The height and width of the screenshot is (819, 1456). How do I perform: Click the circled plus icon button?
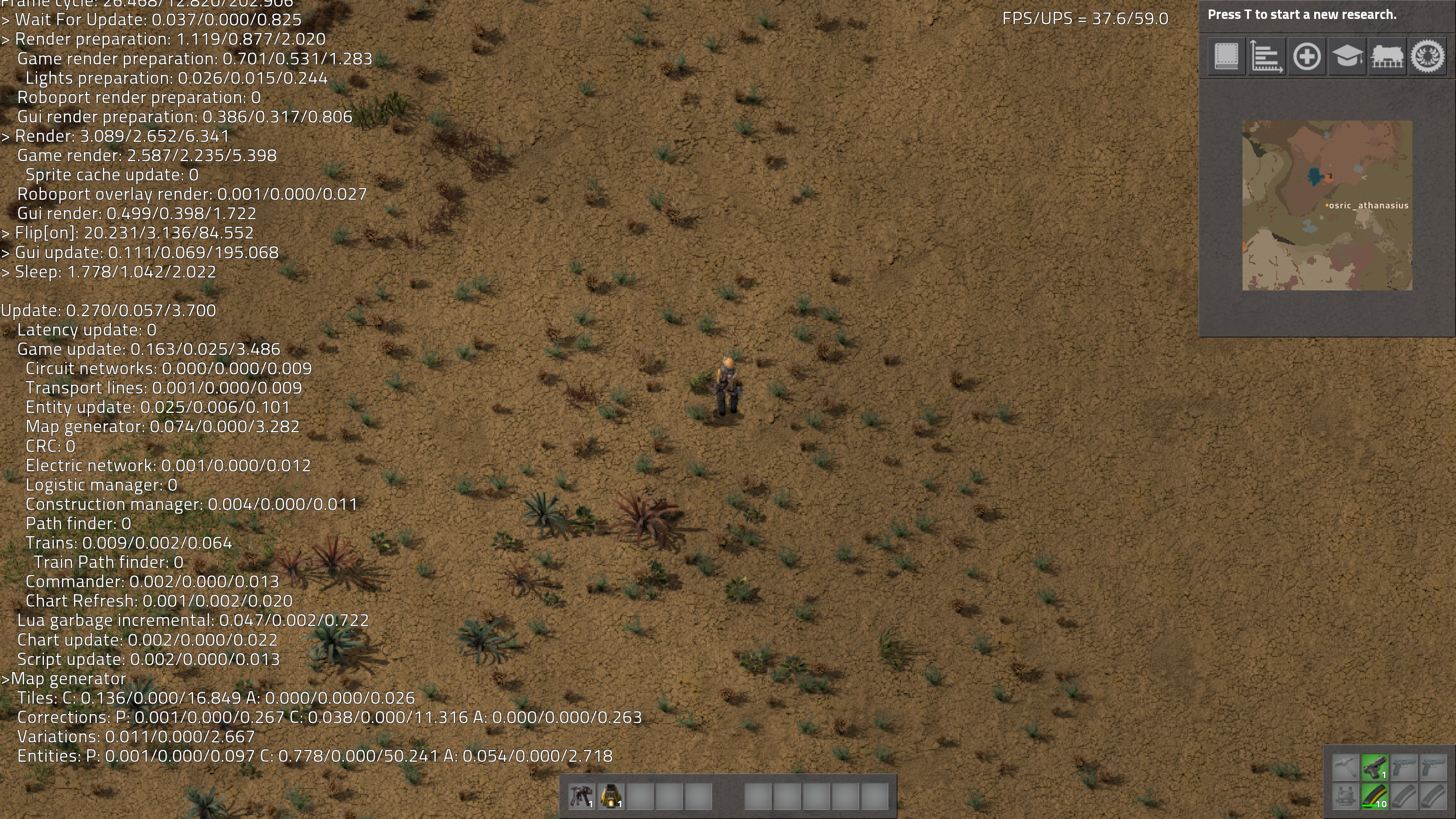coord(1306,56)
